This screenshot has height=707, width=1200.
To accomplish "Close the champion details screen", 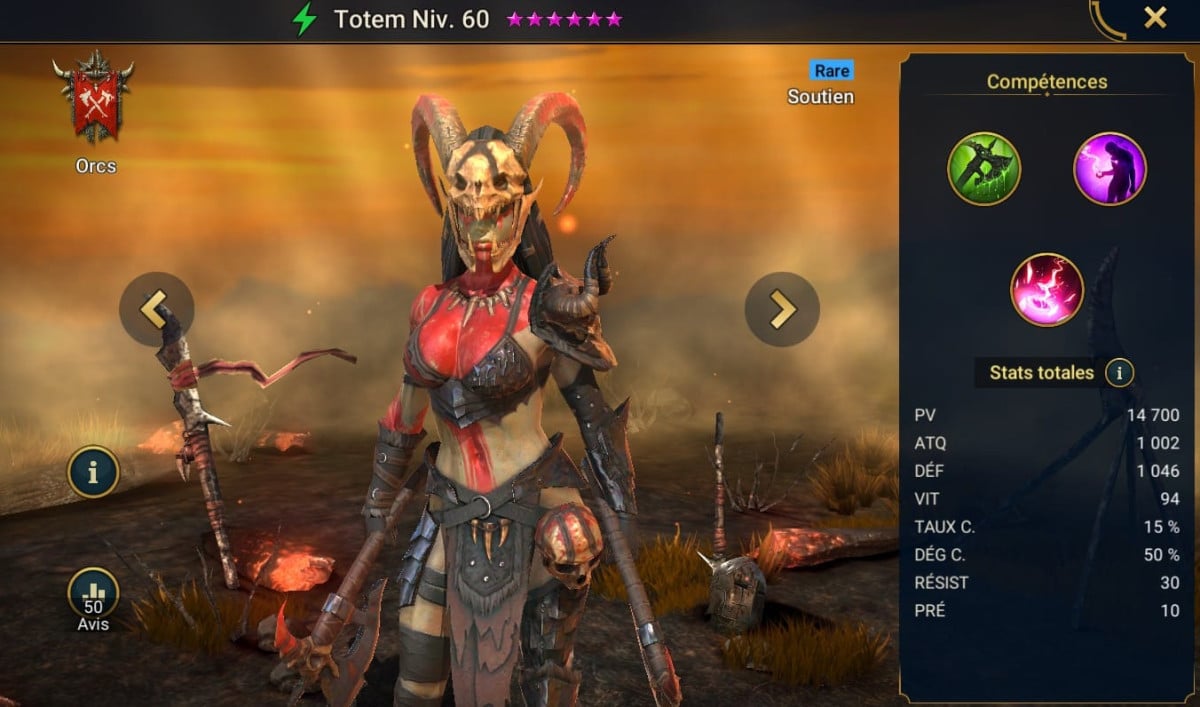I will pos(1155,18).
